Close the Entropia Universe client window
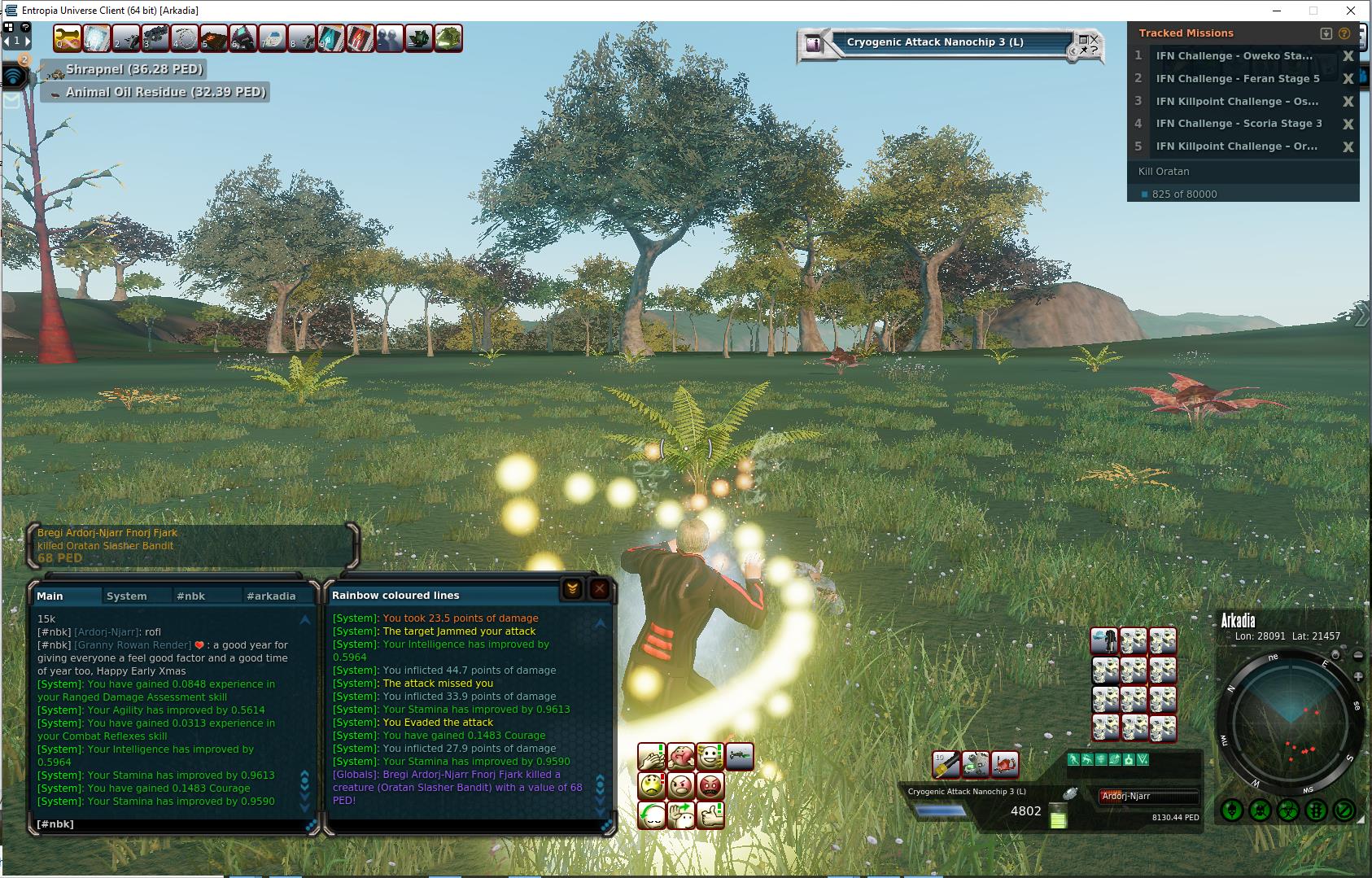1372x878 pixels. [x=1351, y=11]
